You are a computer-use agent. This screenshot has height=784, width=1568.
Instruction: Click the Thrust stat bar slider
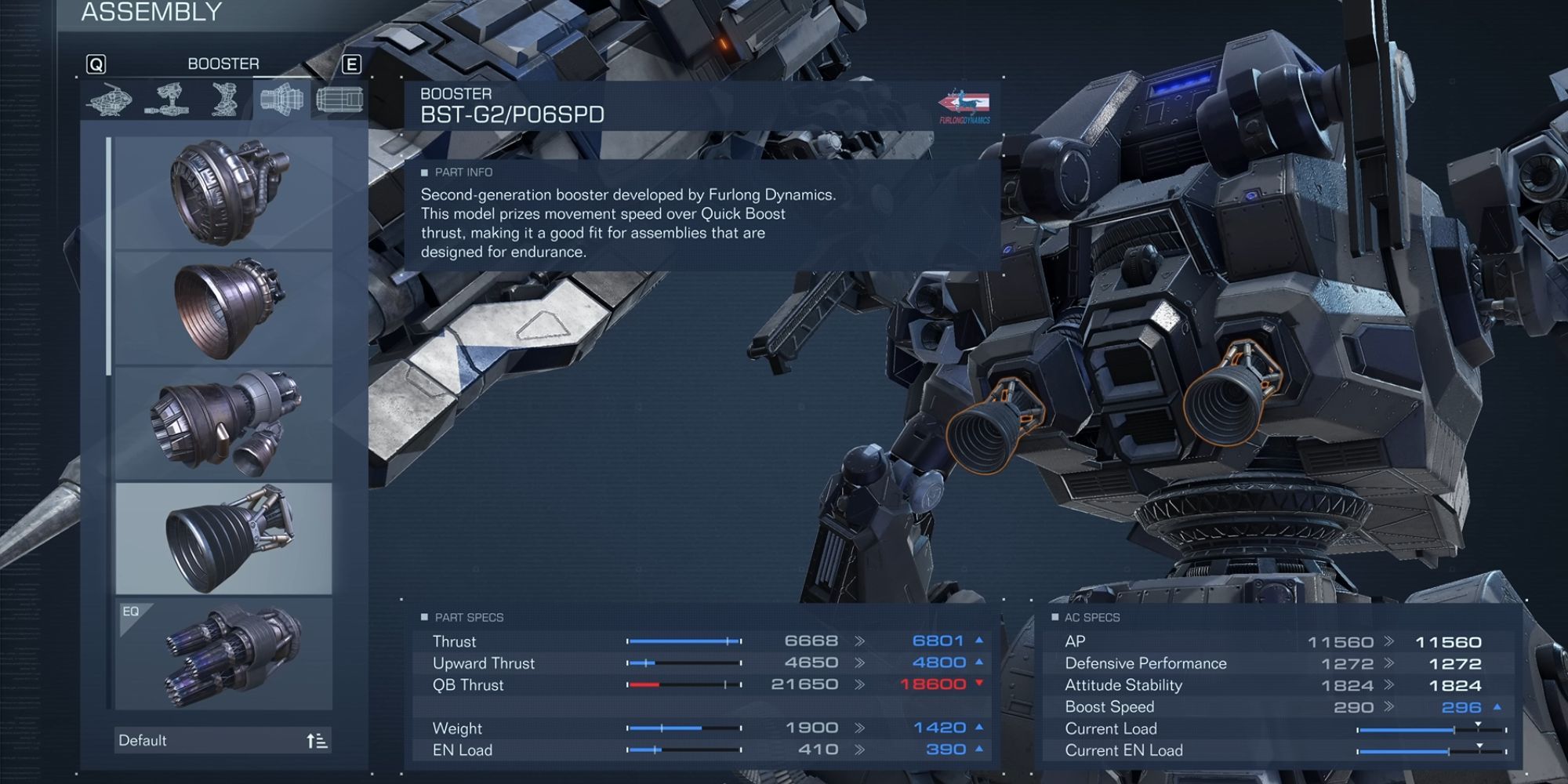681,641
